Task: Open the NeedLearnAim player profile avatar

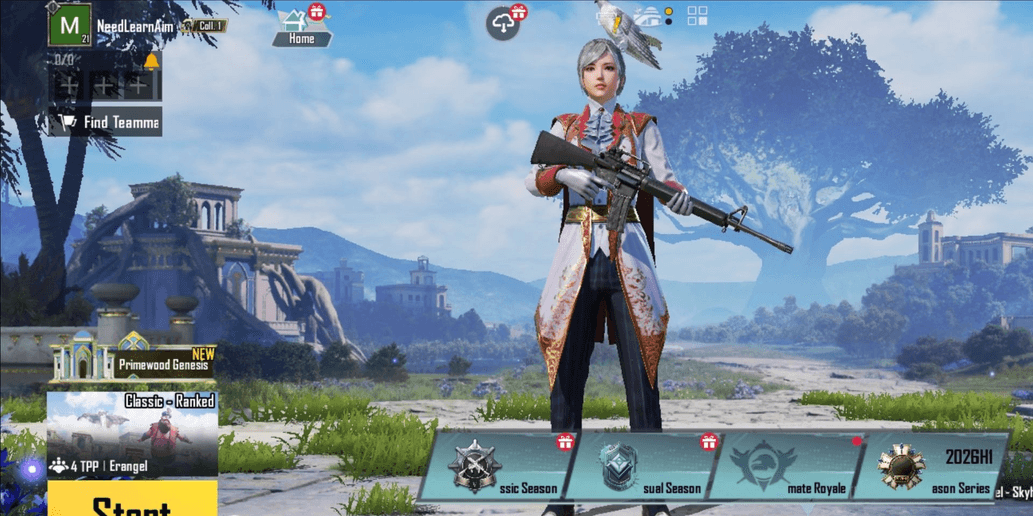Action: pos(69,25)
